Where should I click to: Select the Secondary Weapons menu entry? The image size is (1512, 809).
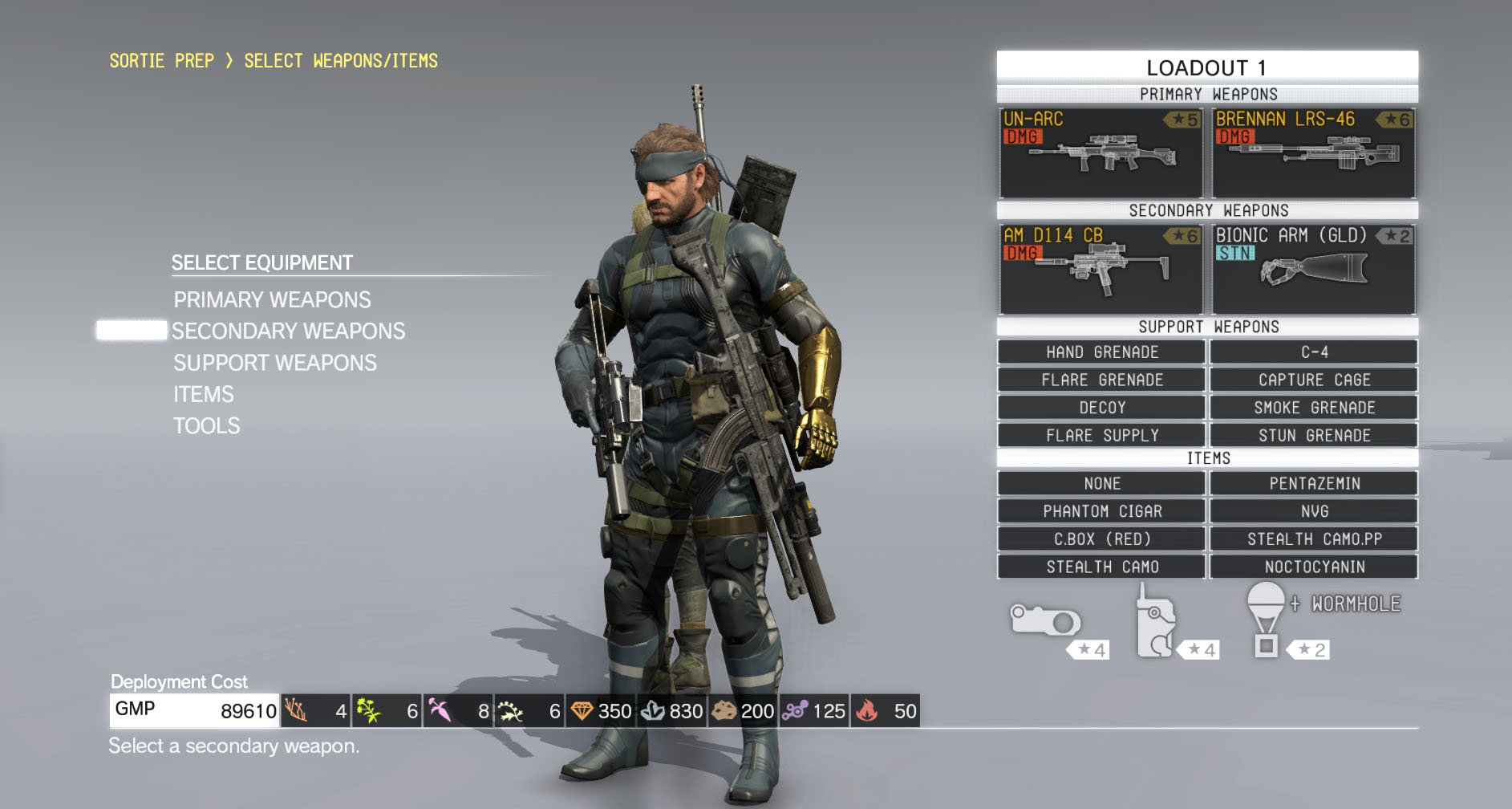(288, 331)
